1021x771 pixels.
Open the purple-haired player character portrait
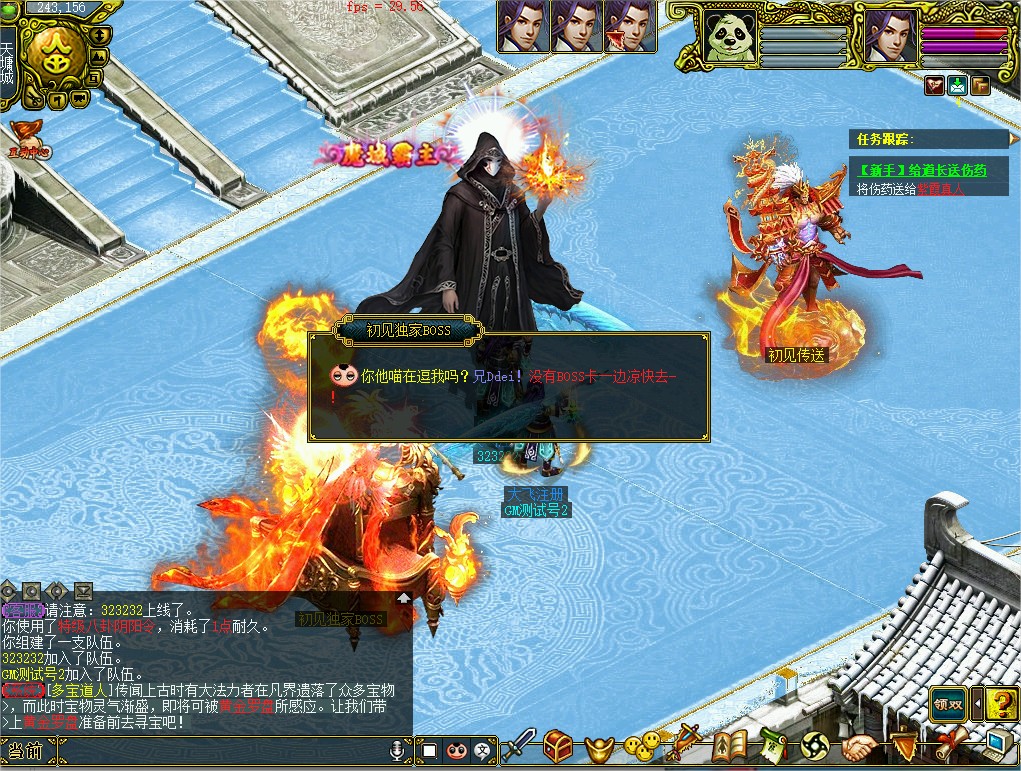pos(890,36)
